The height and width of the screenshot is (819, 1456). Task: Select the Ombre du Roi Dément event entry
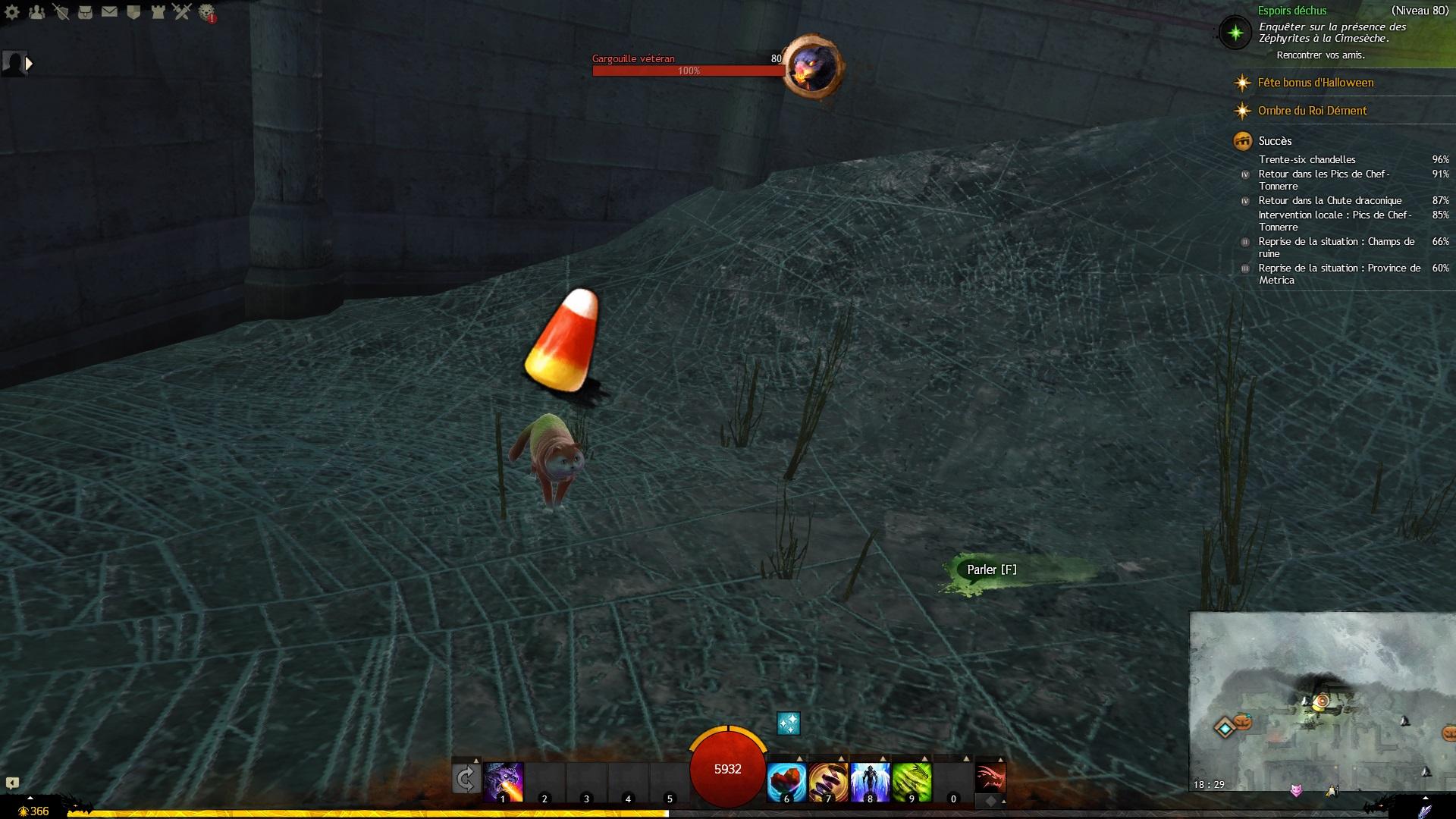tap(1312, 111)
